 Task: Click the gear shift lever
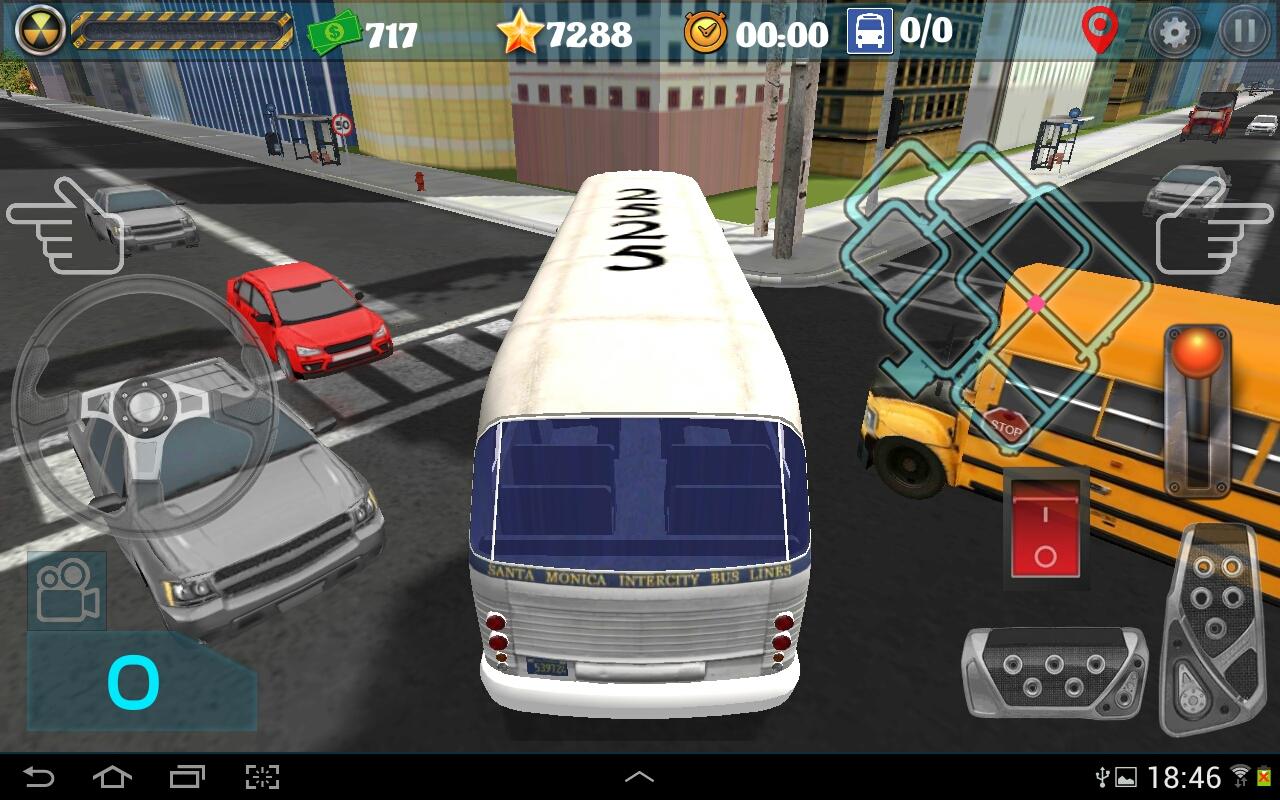[1197, 410]
